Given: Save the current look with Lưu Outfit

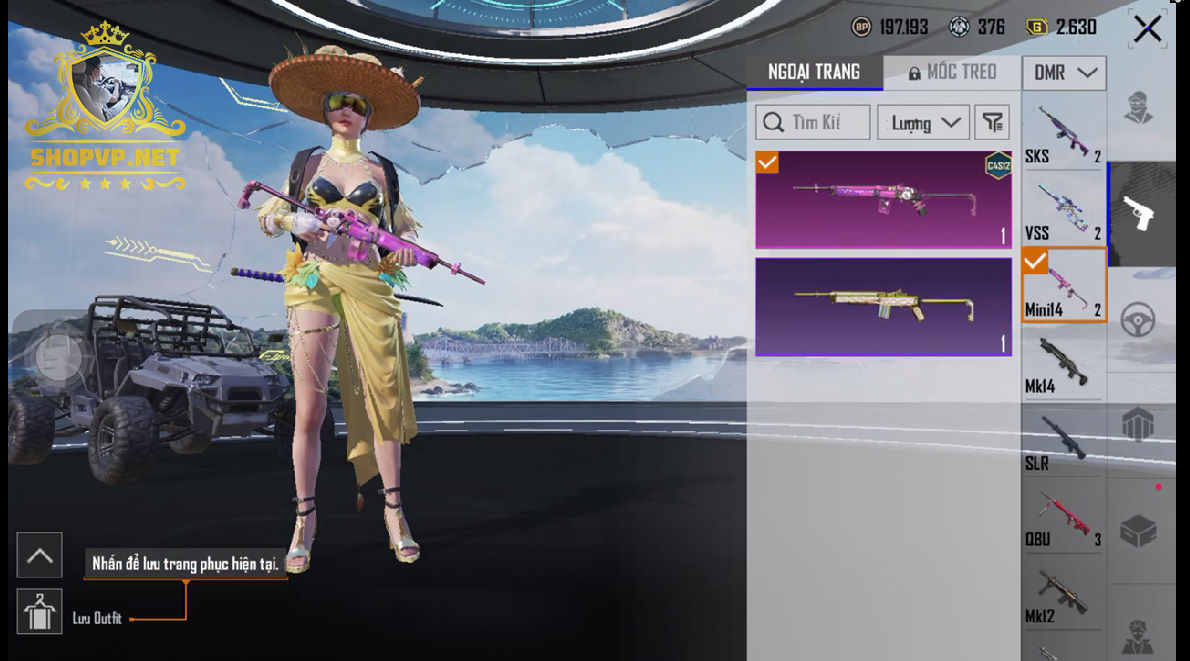Looking at the screenshot, I should (x=40, y=612).
